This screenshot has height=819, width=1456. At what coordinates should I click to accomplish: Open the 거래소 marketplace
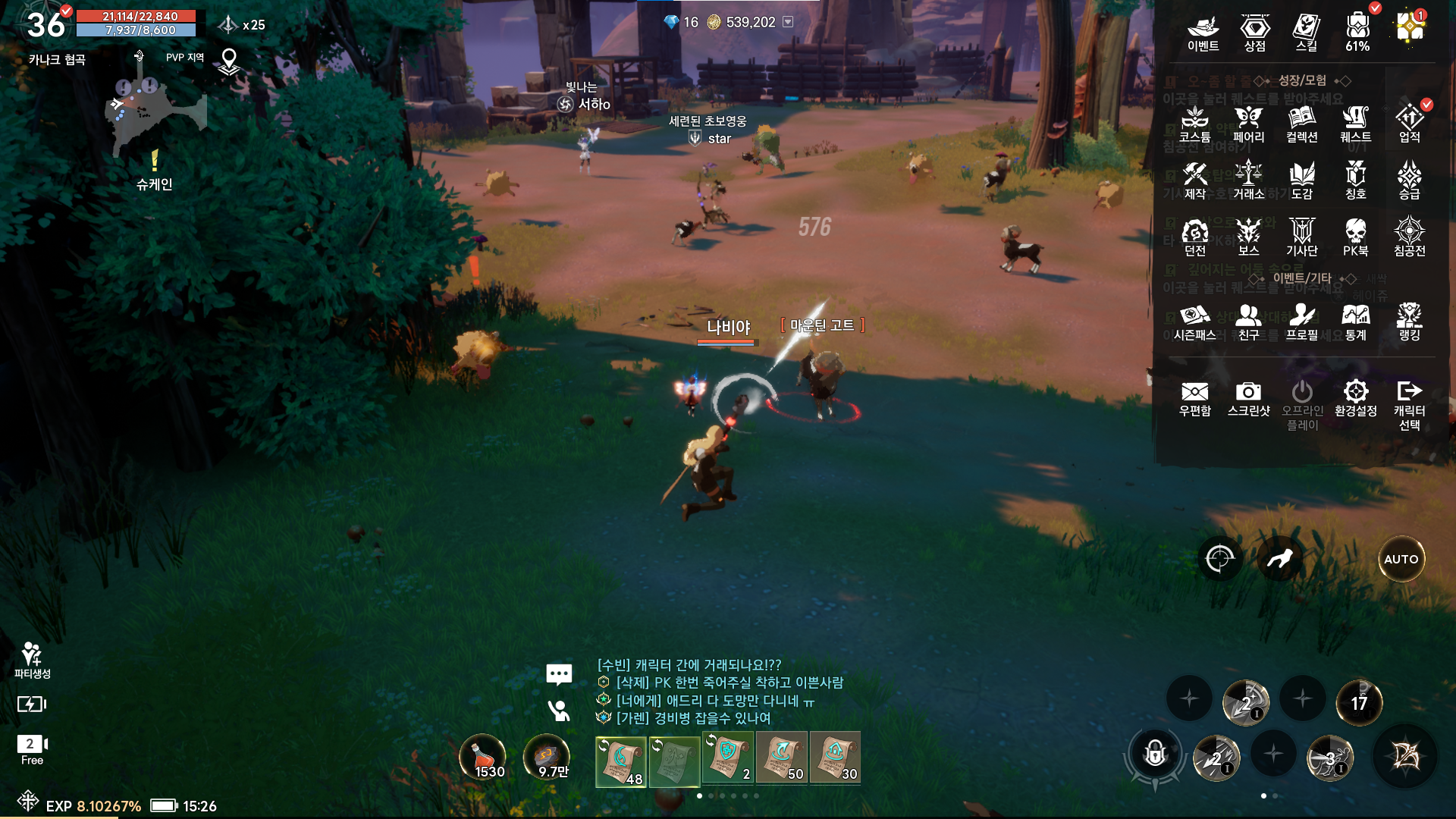coord(1248,180)
